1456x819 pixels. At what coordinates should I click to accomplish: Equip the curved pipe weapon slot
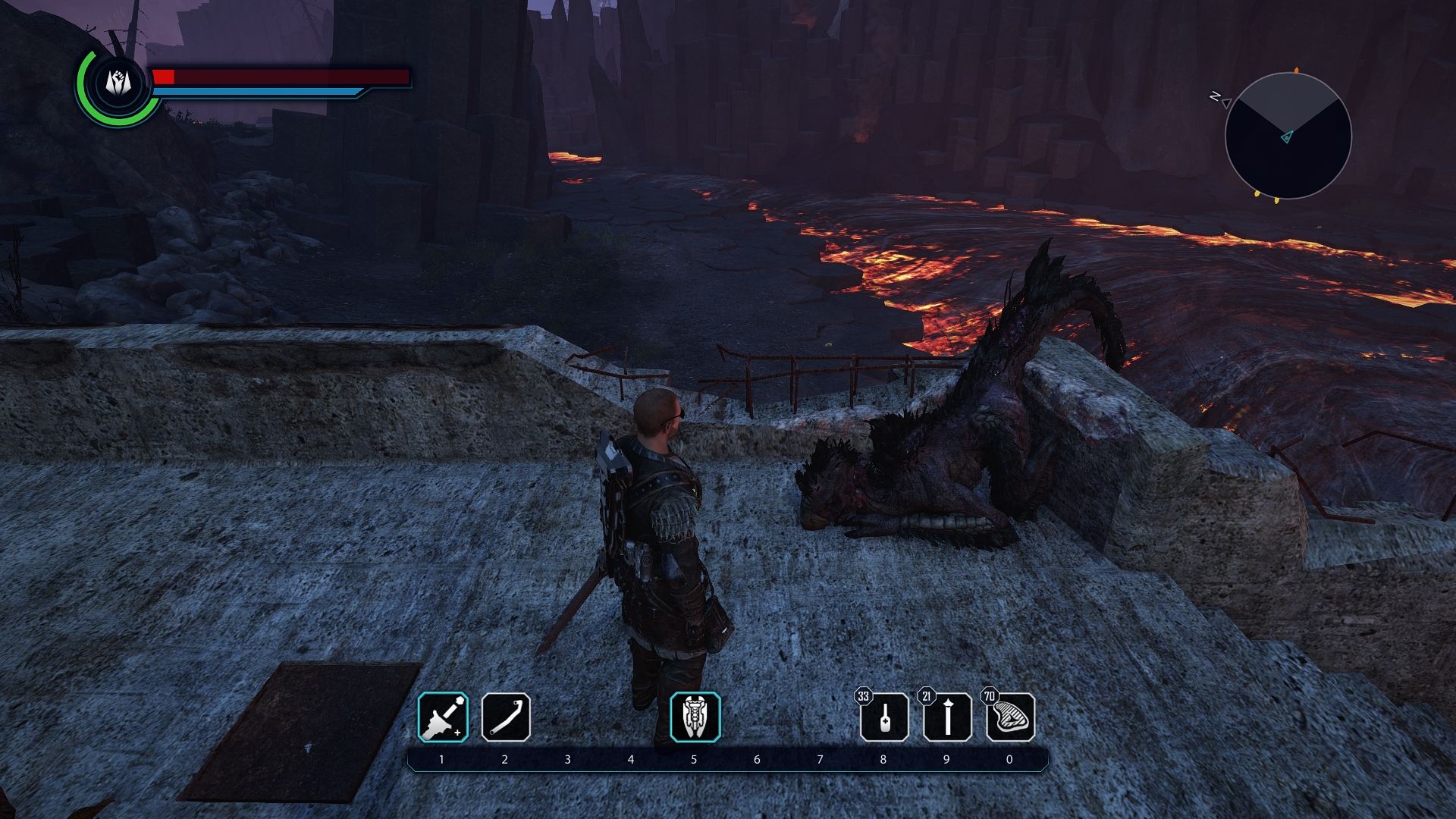coord(506,717)
